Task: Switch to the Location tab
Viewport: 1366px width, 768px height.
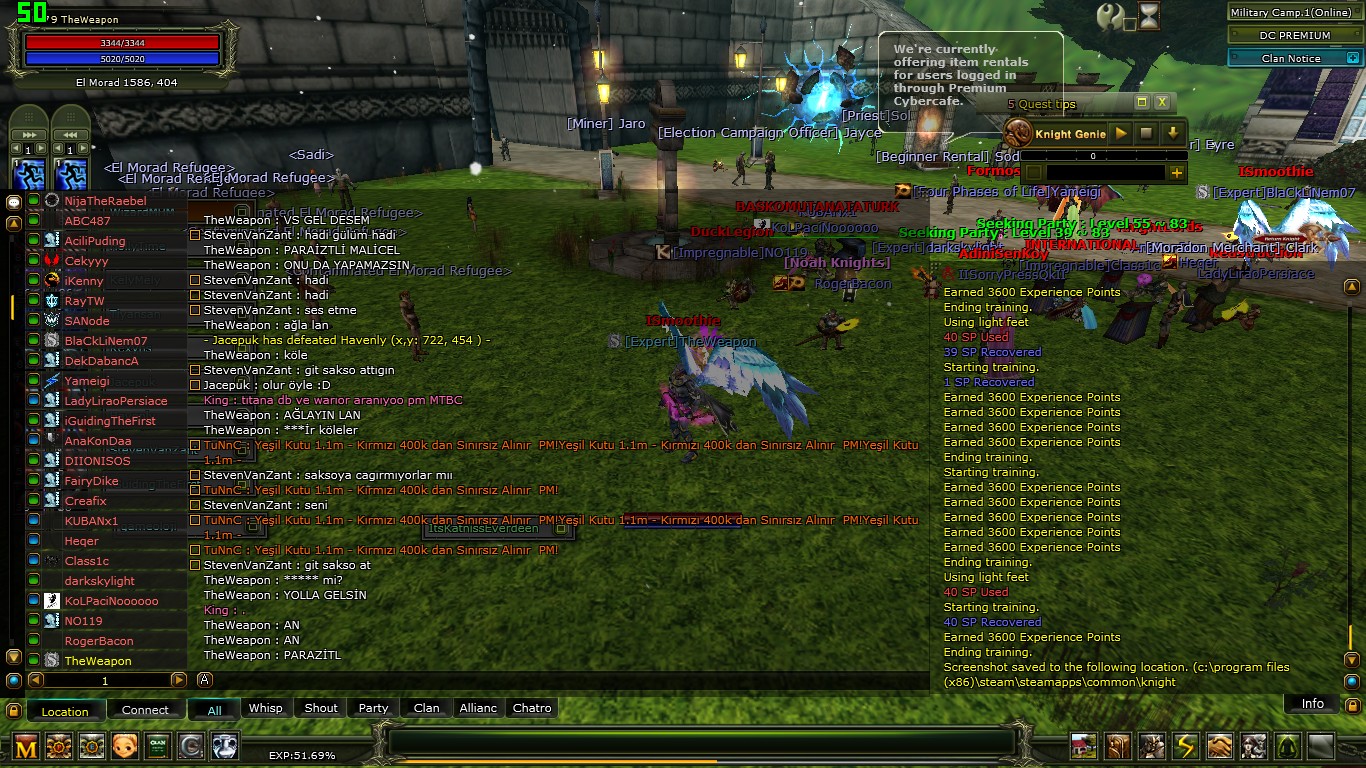Action: pos(65,711)
